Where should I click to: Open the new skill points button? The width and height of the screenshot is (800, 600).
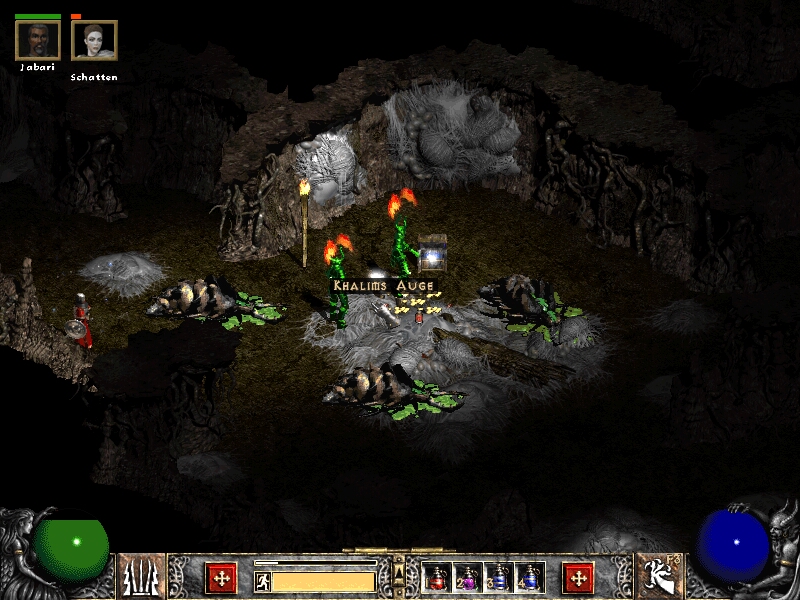point(578,578)
